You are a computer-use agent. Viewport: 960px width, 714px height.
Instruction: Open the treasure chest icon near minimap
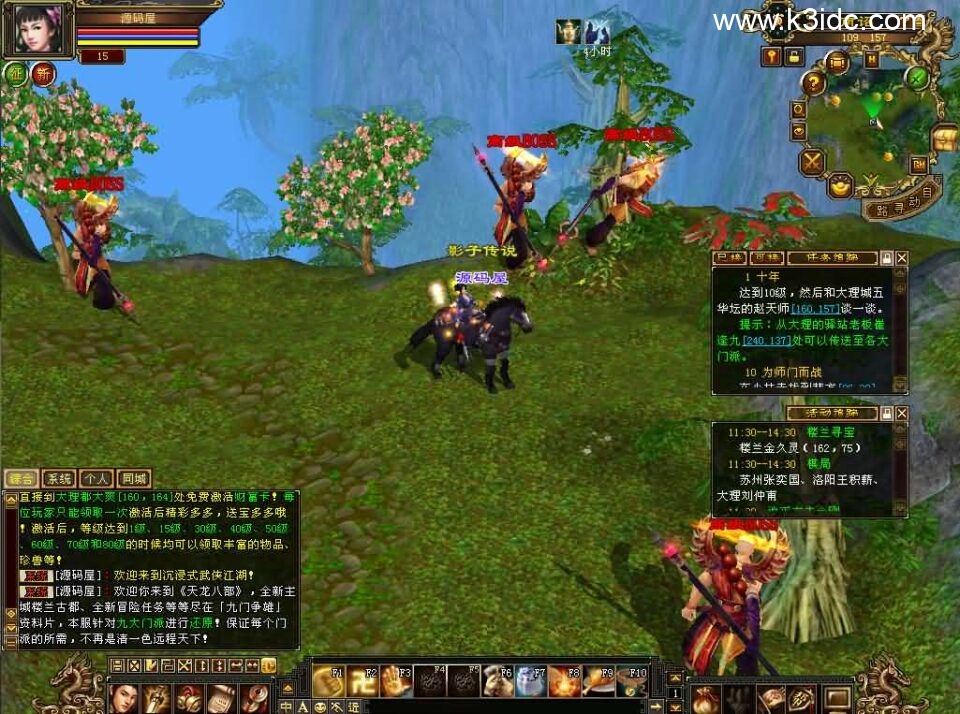click(x=943, y=138)
